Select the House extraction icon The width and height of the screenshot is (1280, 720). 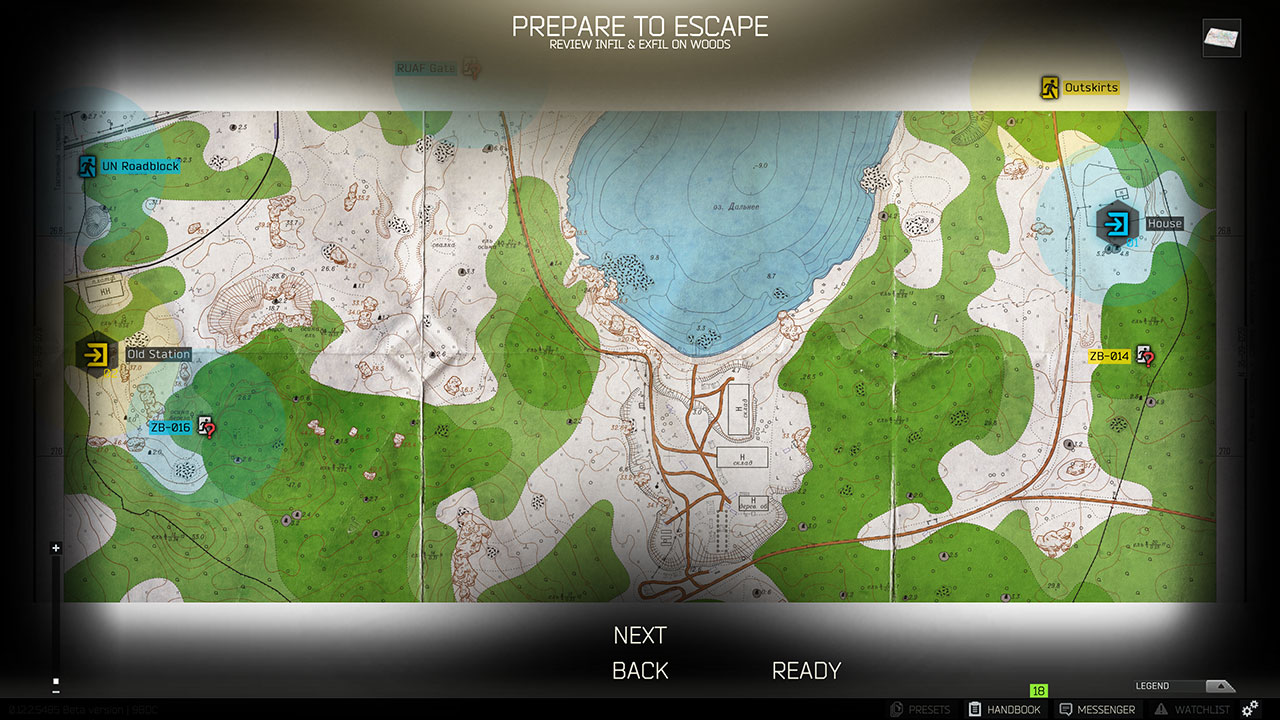point(1117,224)
